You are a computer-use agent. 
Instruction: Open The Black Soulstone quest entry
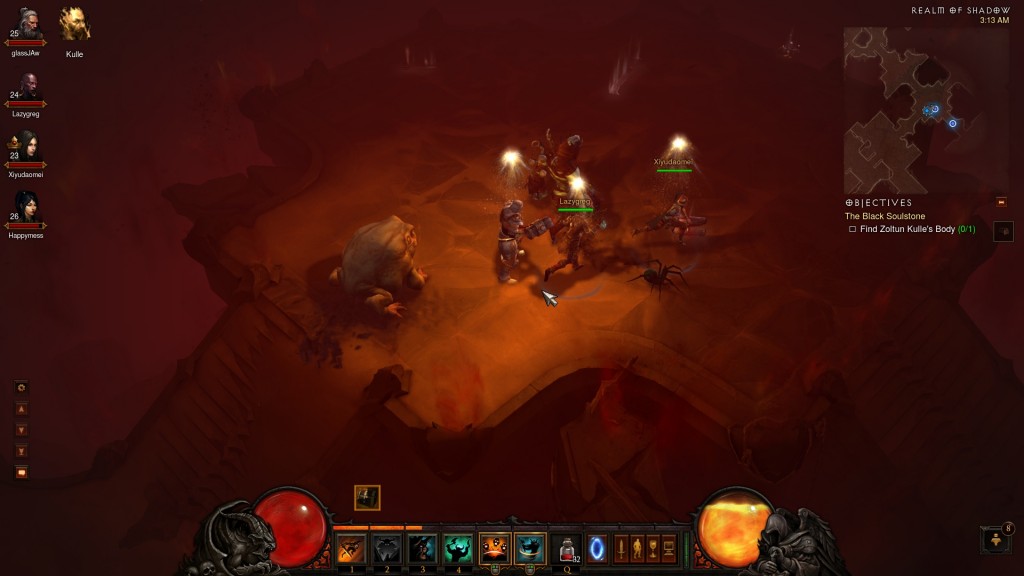coord(885,216)
